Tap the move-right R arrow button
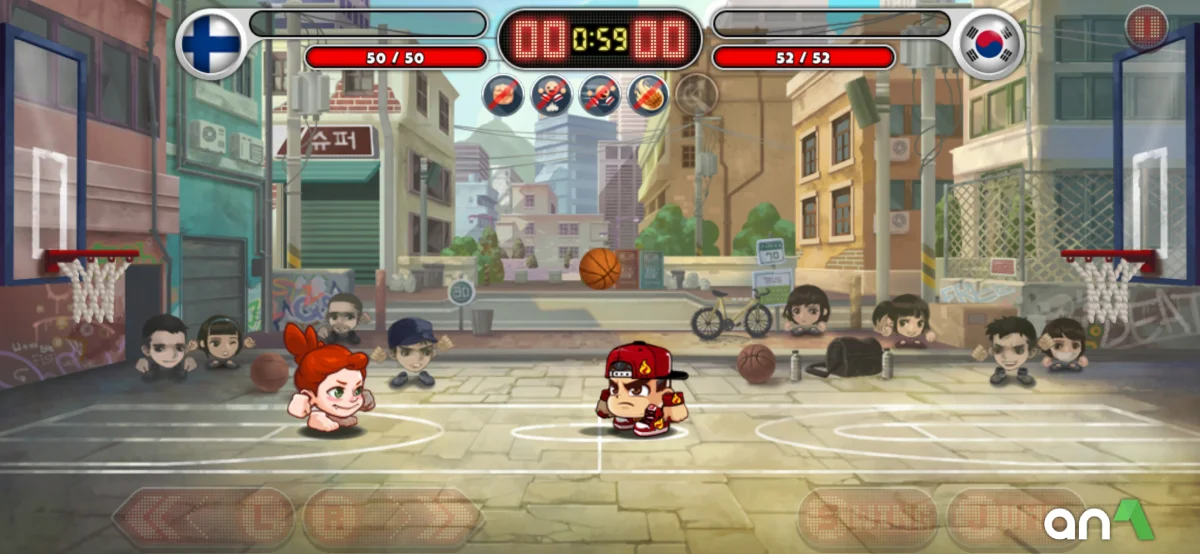 point(392,518)
